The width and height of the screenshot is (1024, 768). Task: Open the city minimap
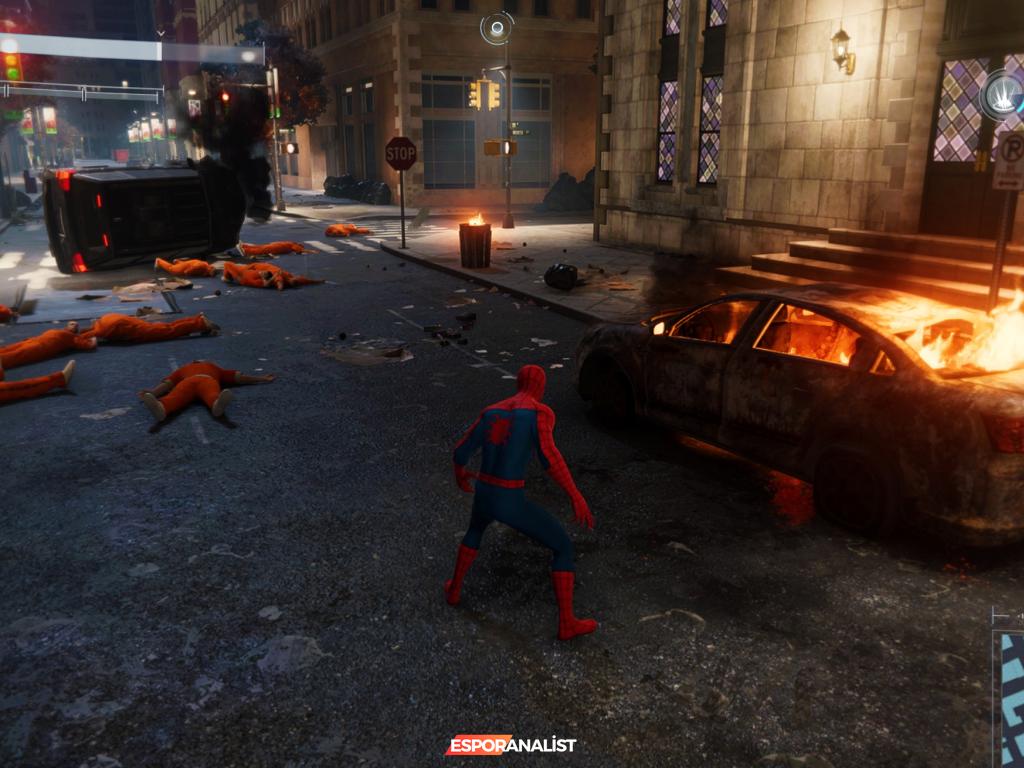1011,690
